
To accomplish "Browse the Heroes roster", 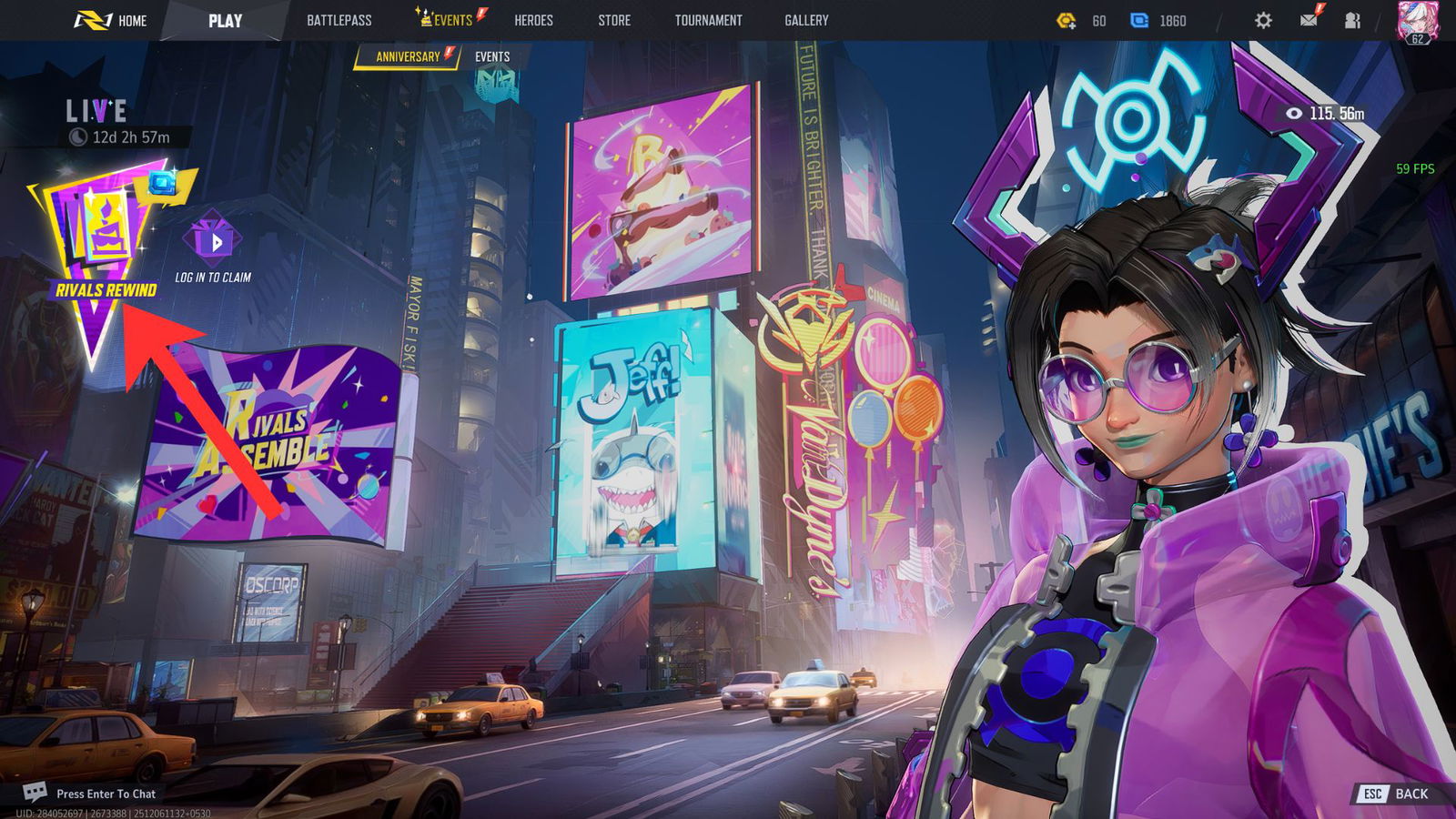I will pyautogui.click(x=533, y=20).
